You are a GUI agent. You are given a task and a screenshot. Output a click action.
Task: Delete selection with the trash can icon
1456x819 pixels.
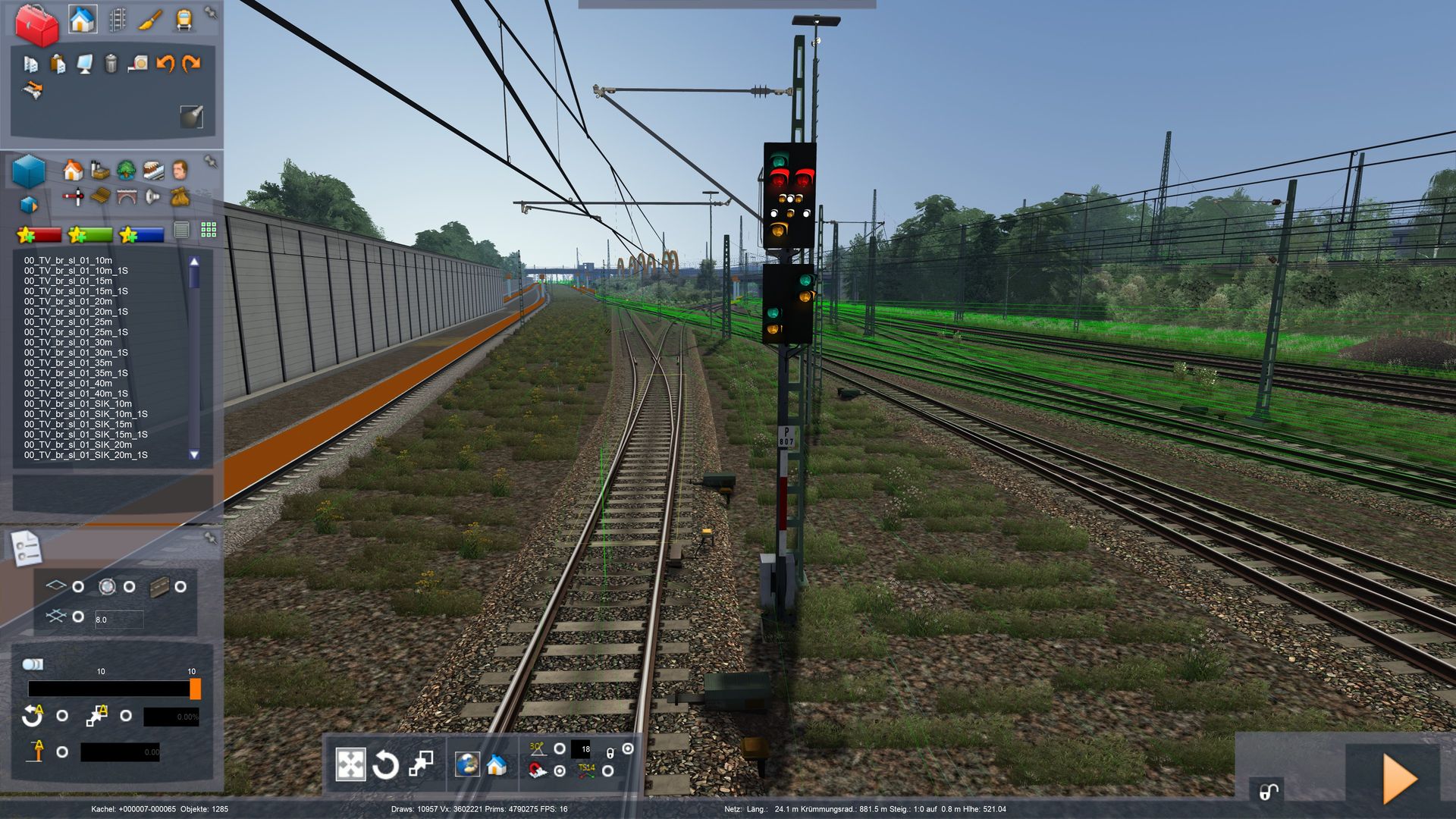(111, 64)
